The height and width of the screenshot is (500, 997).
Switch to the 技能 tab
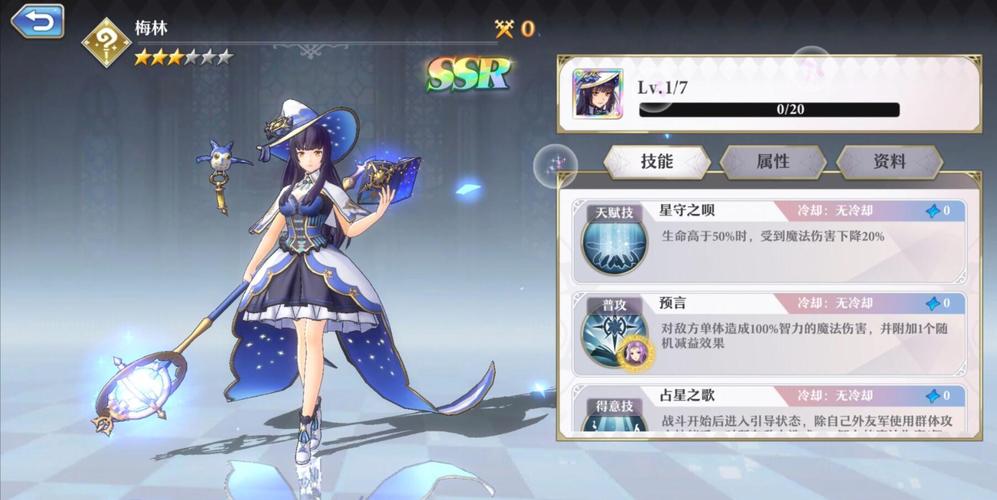pyautogui.click(x=656, y=161)
